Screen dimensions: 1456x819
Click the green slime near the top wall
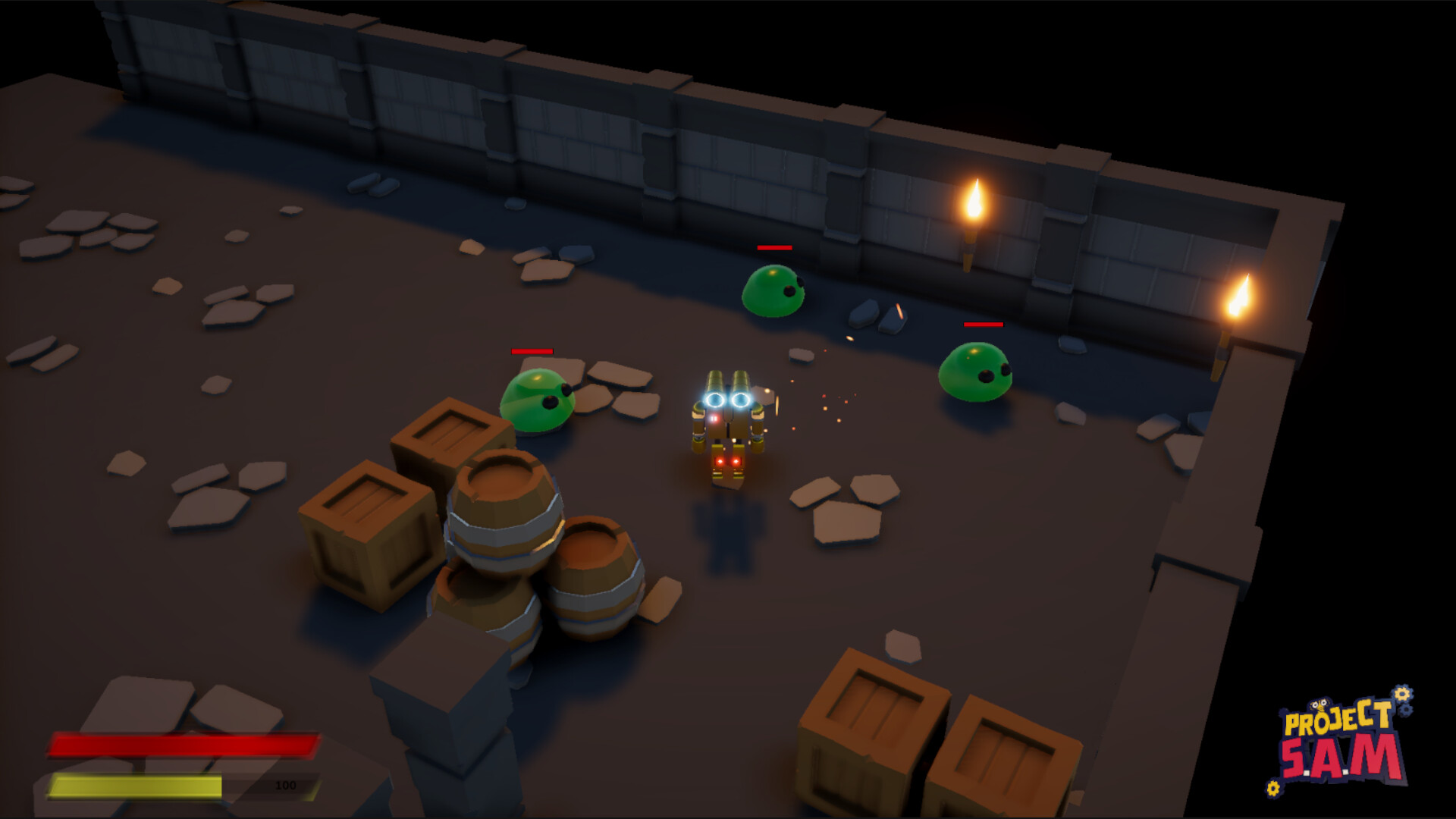coord(772,292)
